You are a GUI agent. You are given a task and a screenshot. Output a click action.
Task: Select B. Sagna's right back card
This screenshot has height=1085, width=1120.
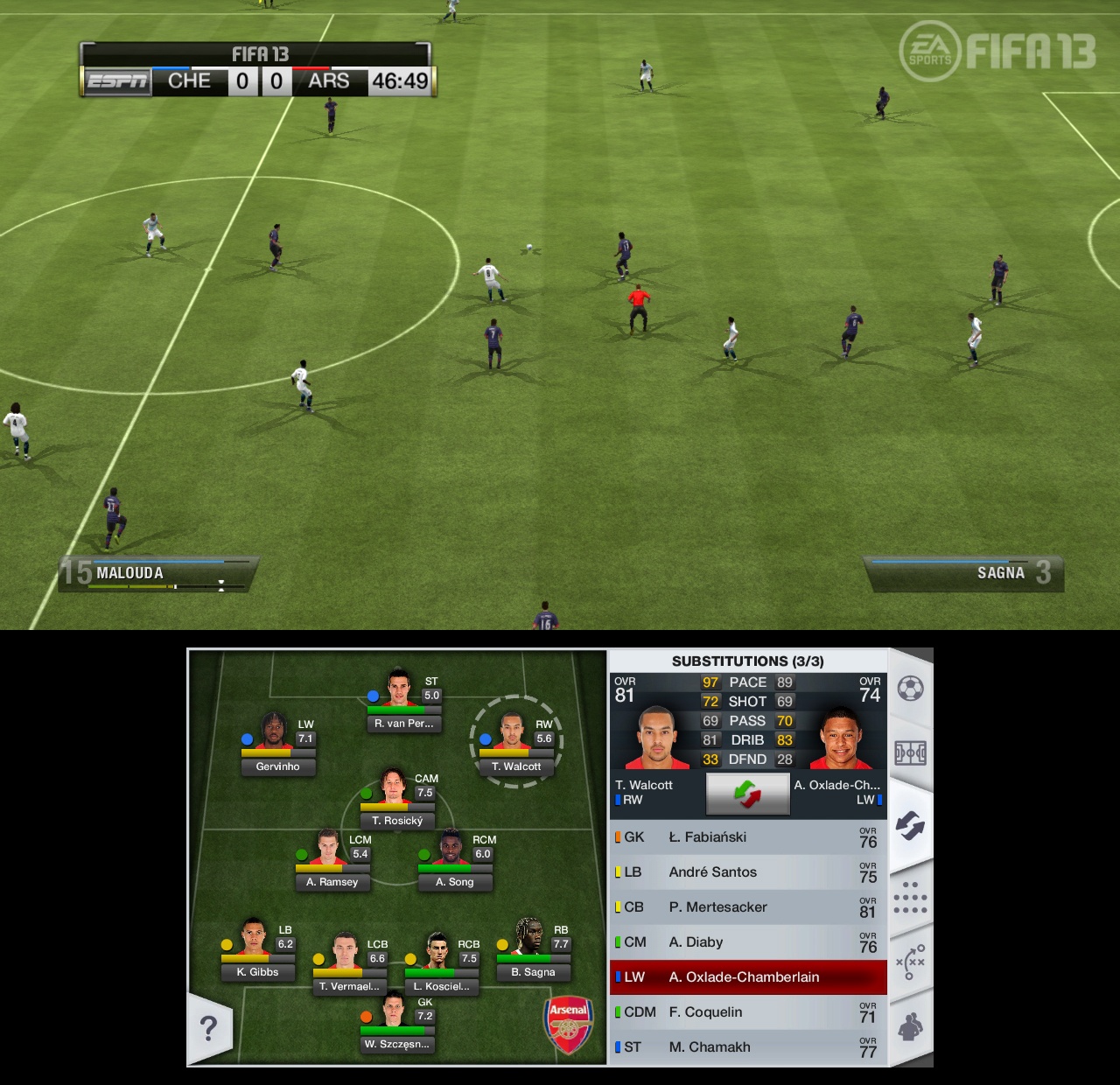click(532, 952)
